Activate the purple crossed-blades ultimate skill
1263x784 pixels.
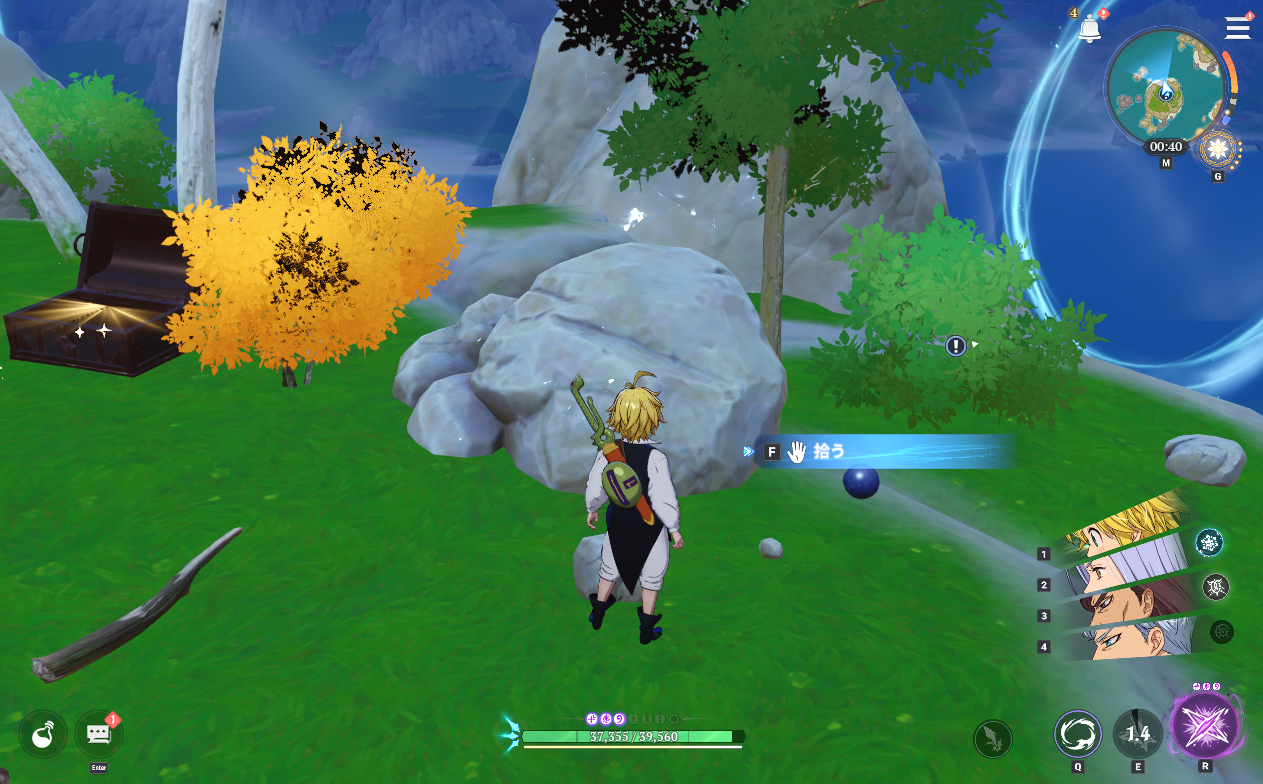click(x=1204, y=726)
